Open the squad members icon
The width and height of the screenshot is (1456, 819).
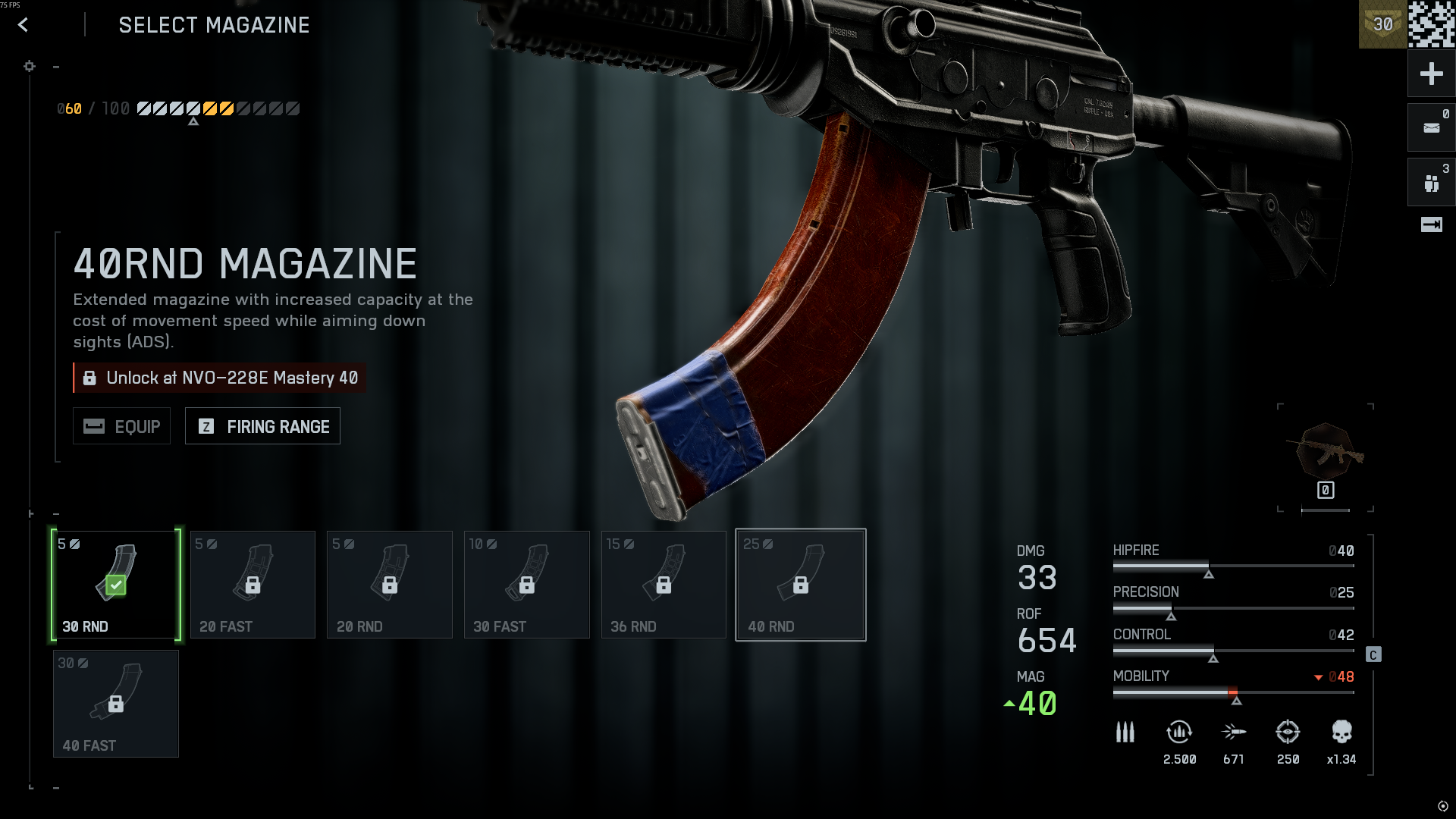click(1431, 183)
